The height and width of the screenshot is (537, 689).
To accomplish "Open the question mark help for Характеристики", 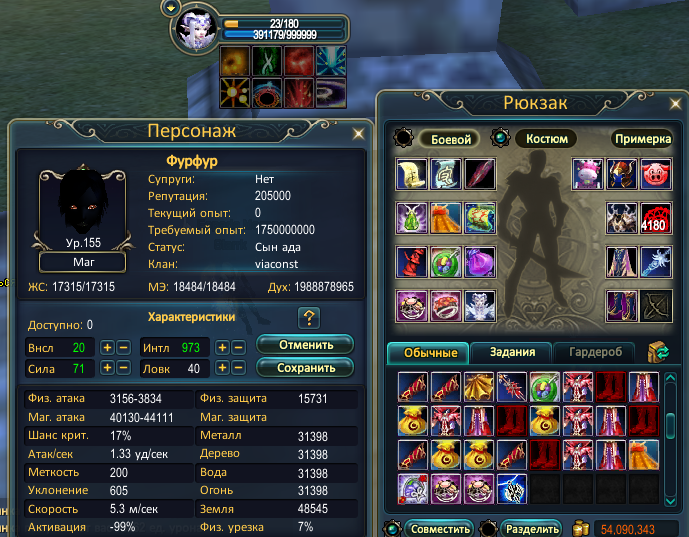I will [x=309, y=318].
